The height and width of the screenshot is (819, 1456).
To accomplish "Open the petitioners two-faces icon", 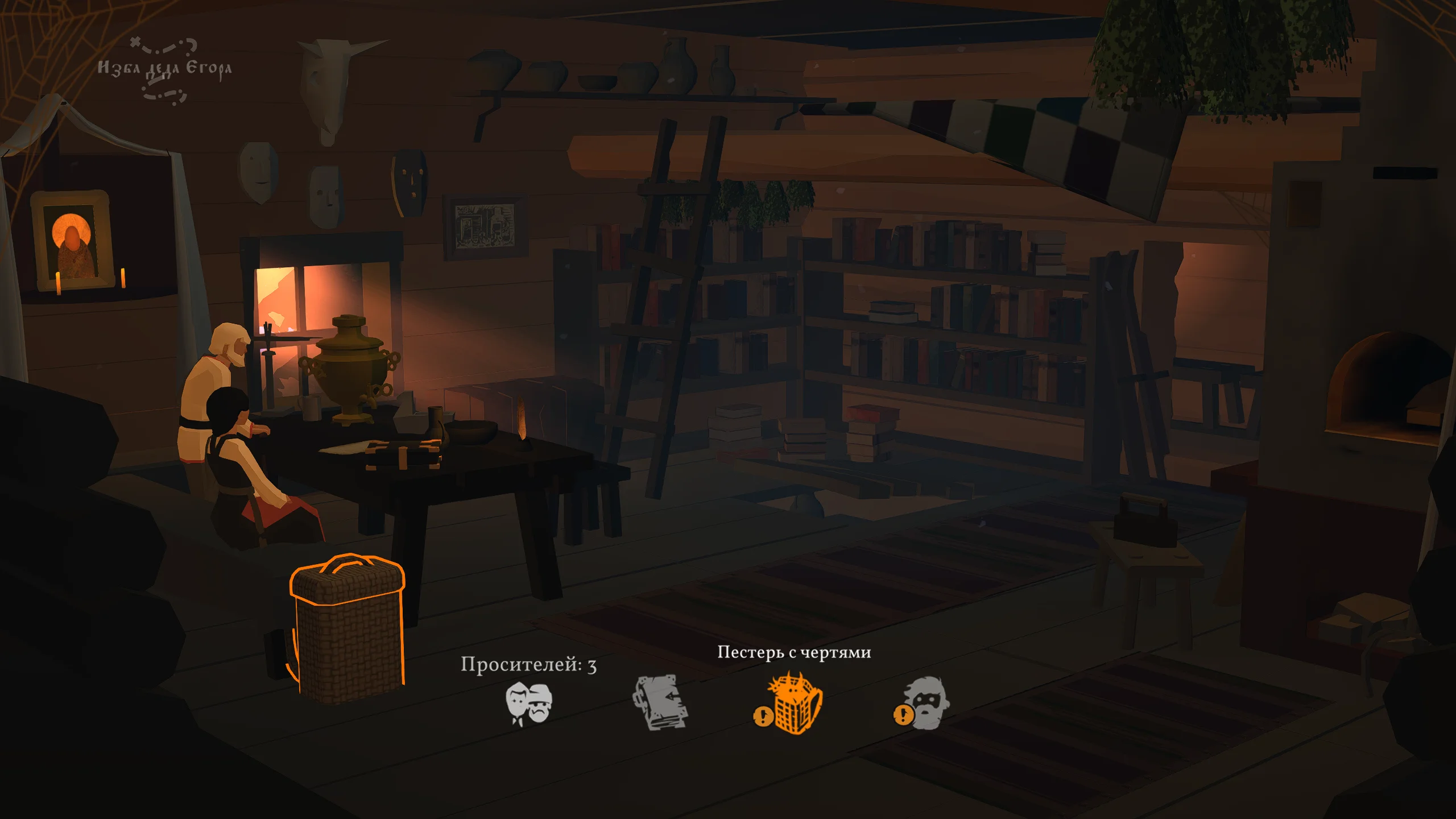I will point(528,704).
